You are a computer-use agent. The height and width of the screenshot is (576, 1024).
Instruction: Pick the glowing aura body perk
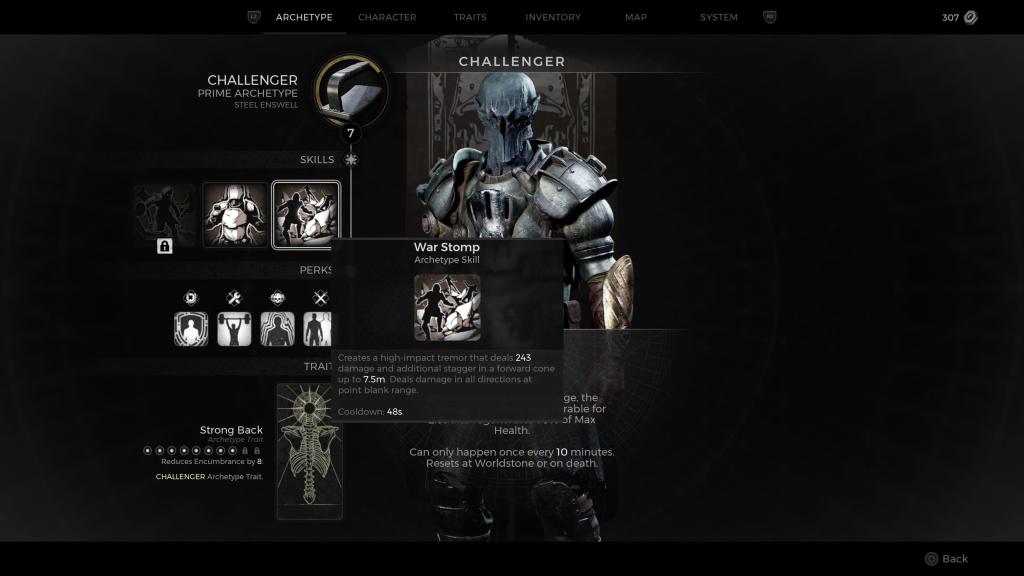point(277,329)
